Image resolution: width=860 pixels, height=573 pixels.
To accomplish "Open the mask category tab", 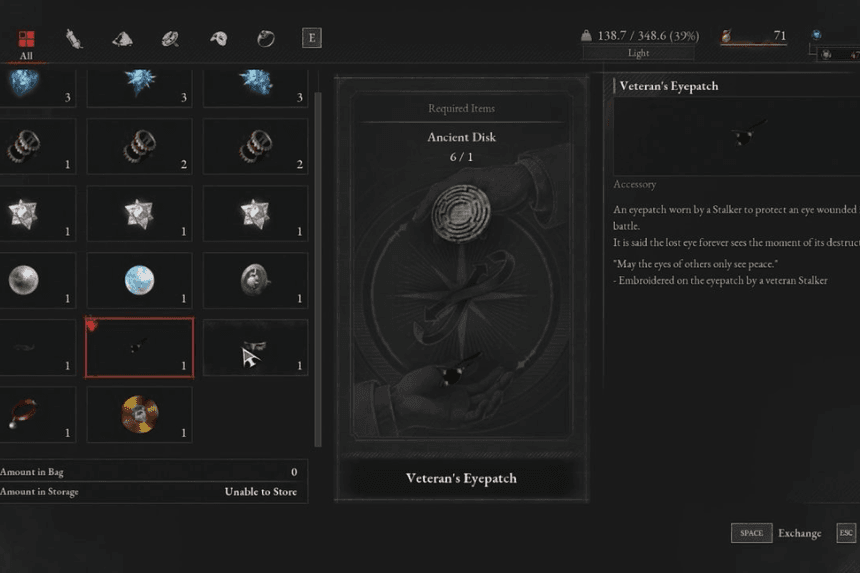I will pyautogui.click(x=218, y=39).
